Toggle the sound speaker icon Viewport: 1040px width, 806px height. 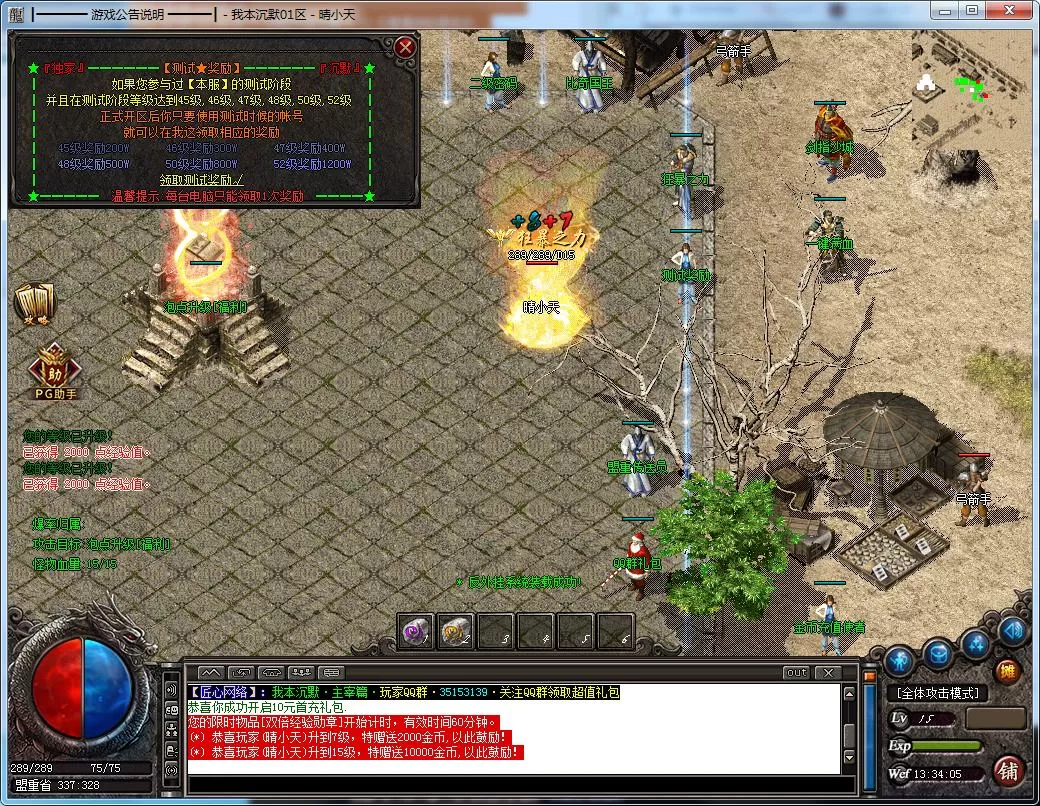(1012, 630)
